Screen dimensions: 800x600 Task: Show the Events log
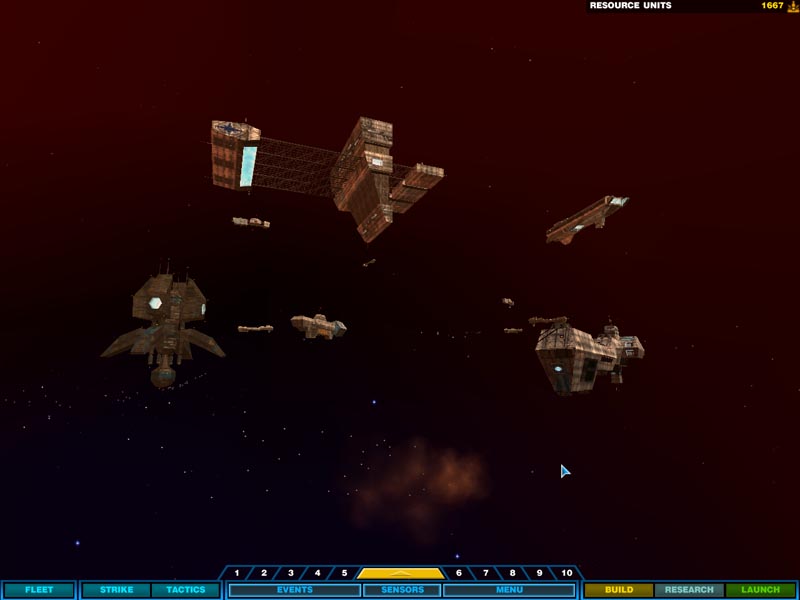[x=295, y=590]
